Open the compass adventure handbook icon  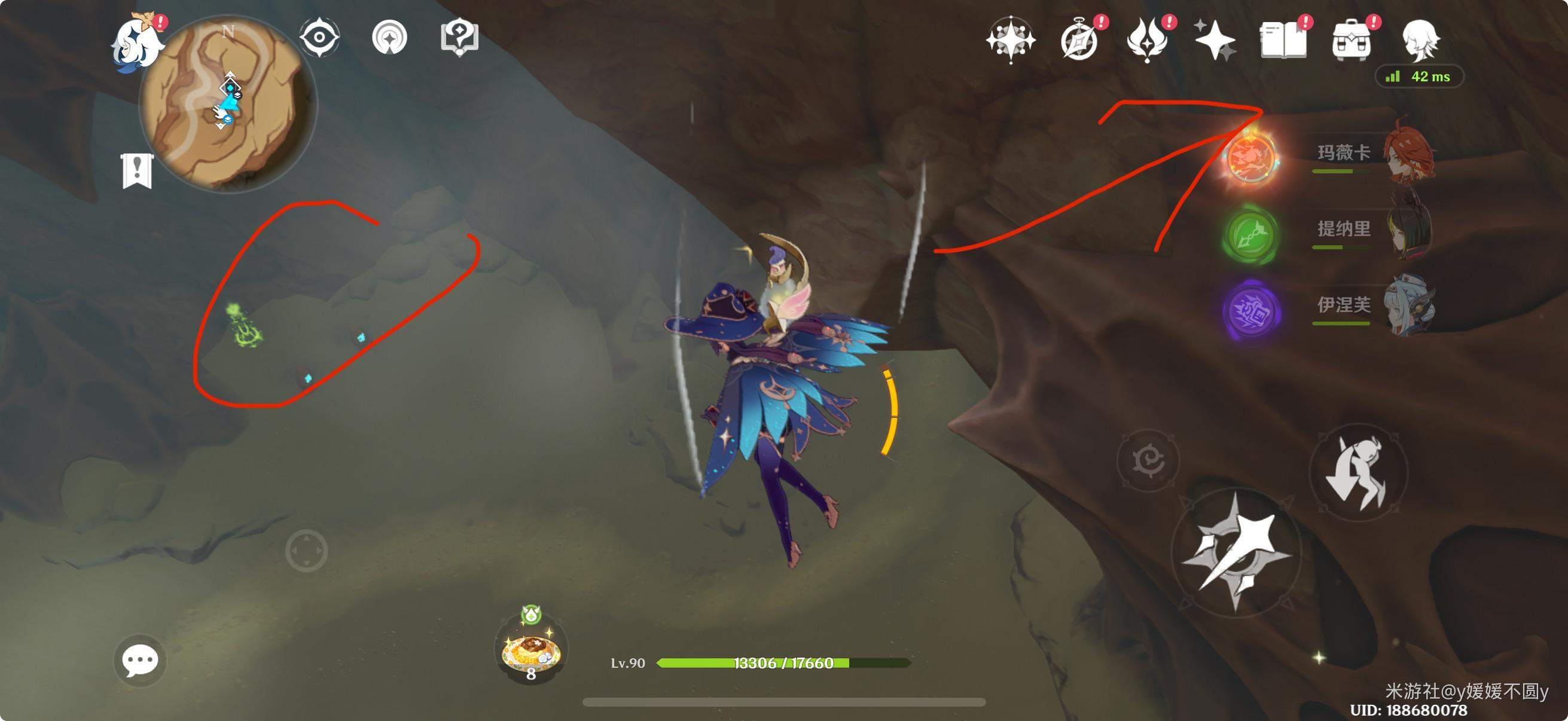click(x=1081, y=40)
